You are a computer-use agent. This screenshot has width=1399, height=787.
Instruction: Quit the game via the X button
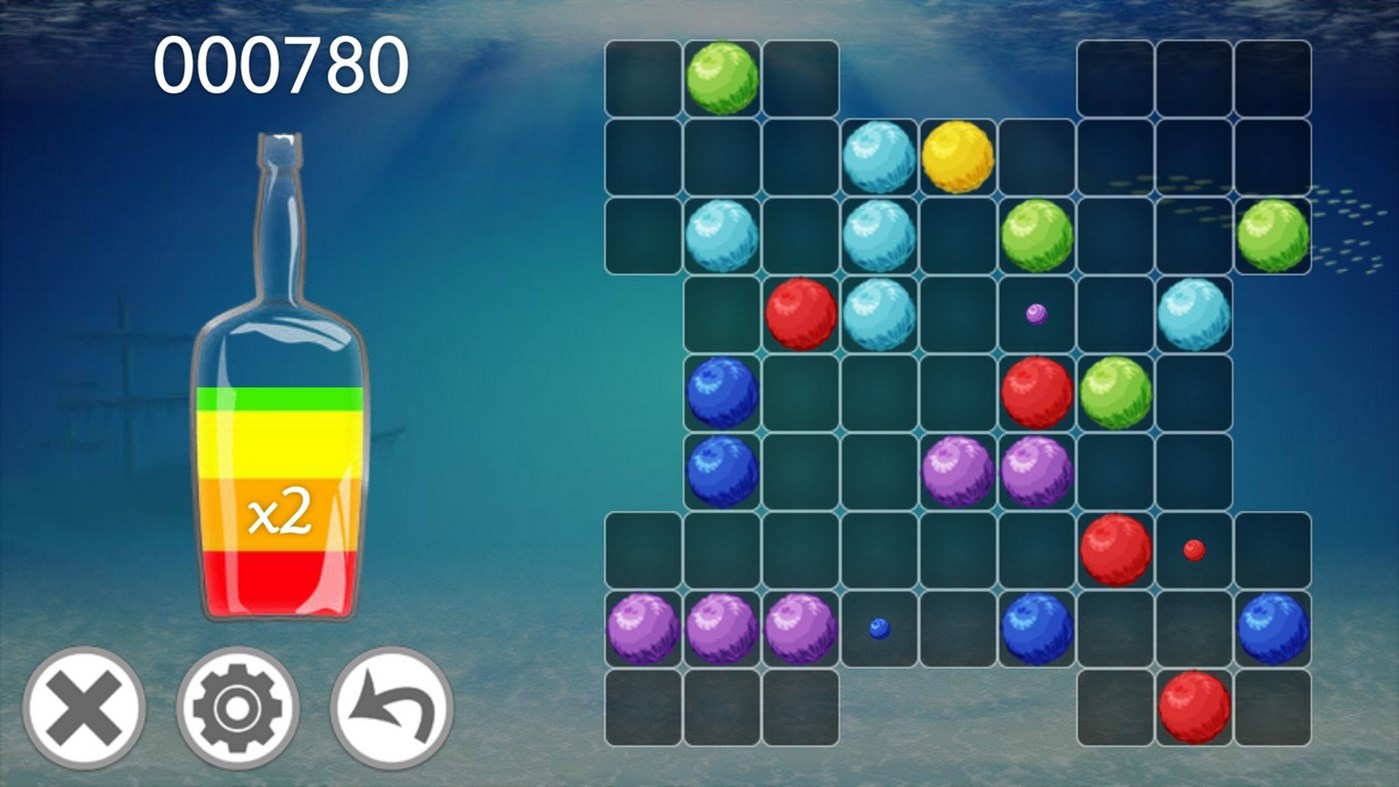[85, 706]
